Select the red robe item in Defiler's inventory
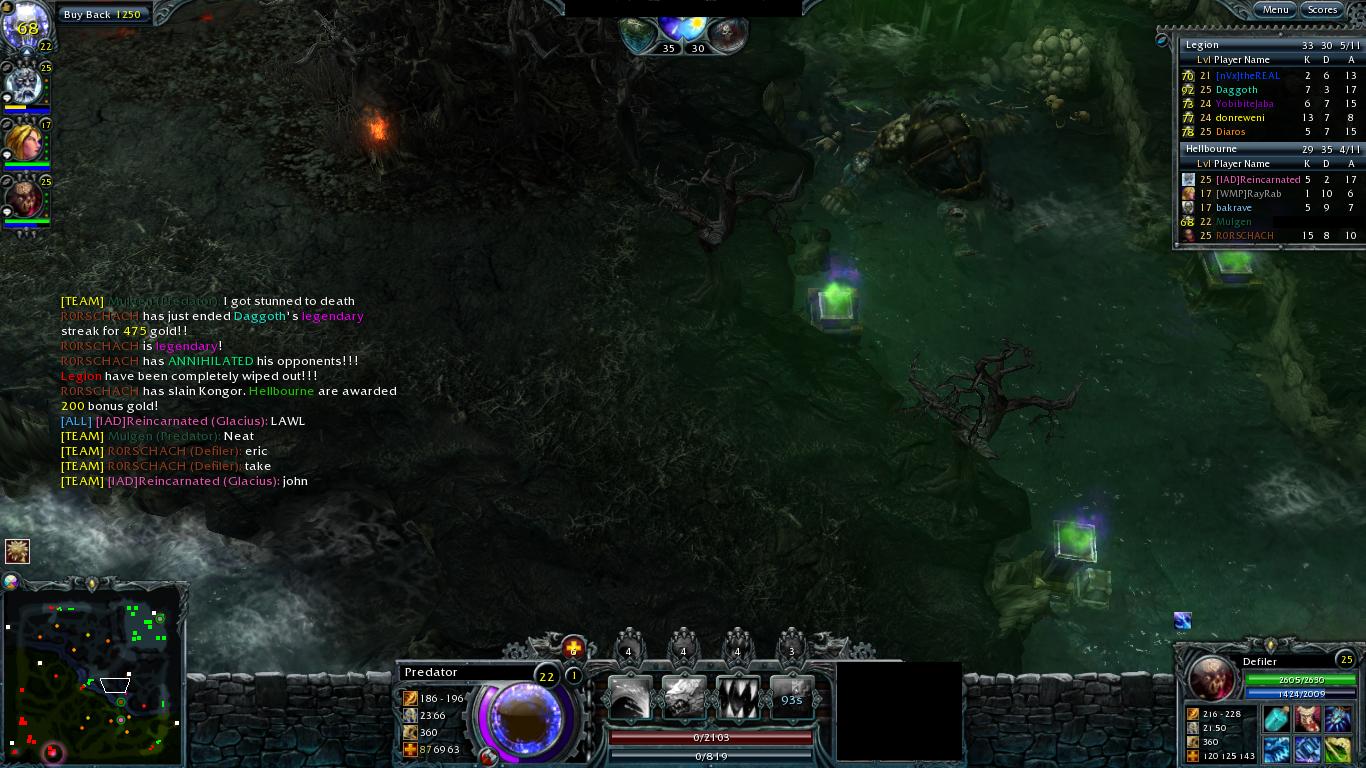Viewport: 1366px width, 768px height. coord(1307,718)
